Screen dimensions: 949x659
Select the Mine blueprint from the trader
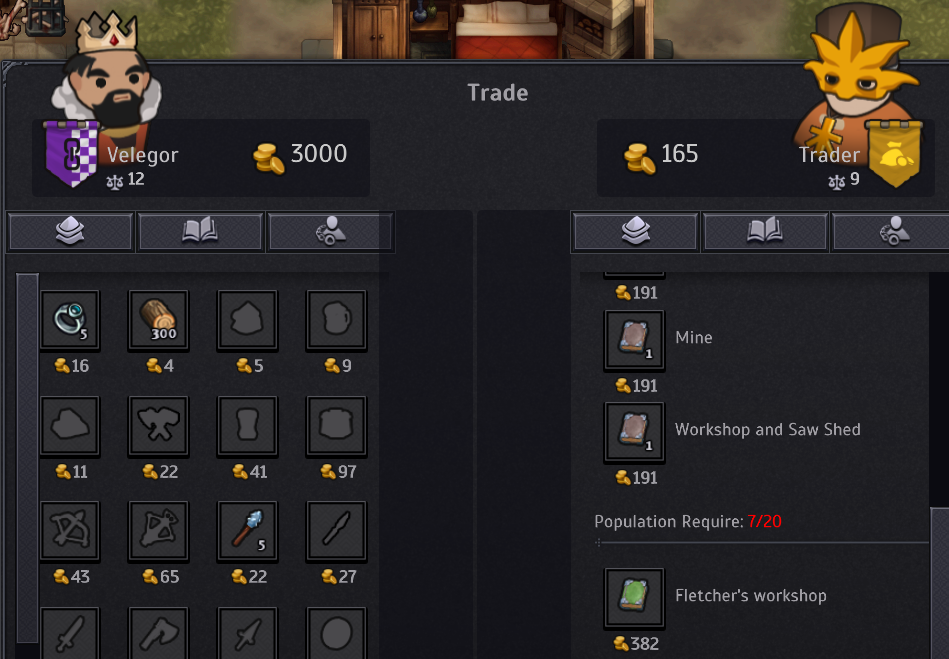634,339
